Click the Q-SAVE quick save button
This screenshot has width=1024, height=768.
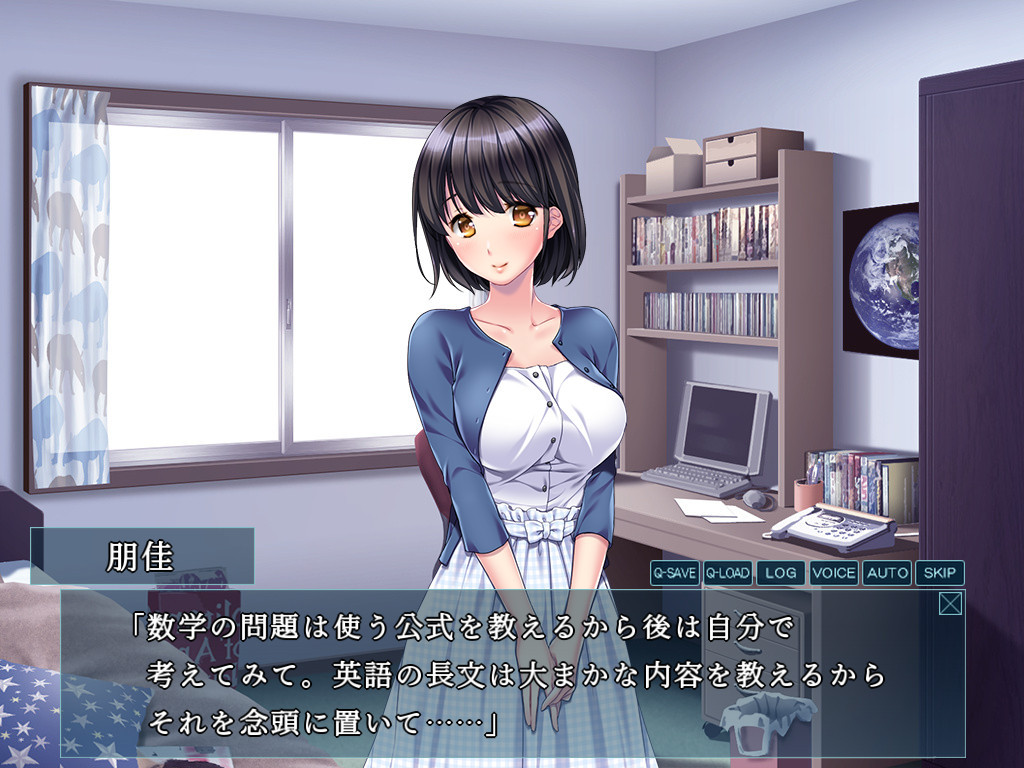pyautogui.click(x=674, y=573)
